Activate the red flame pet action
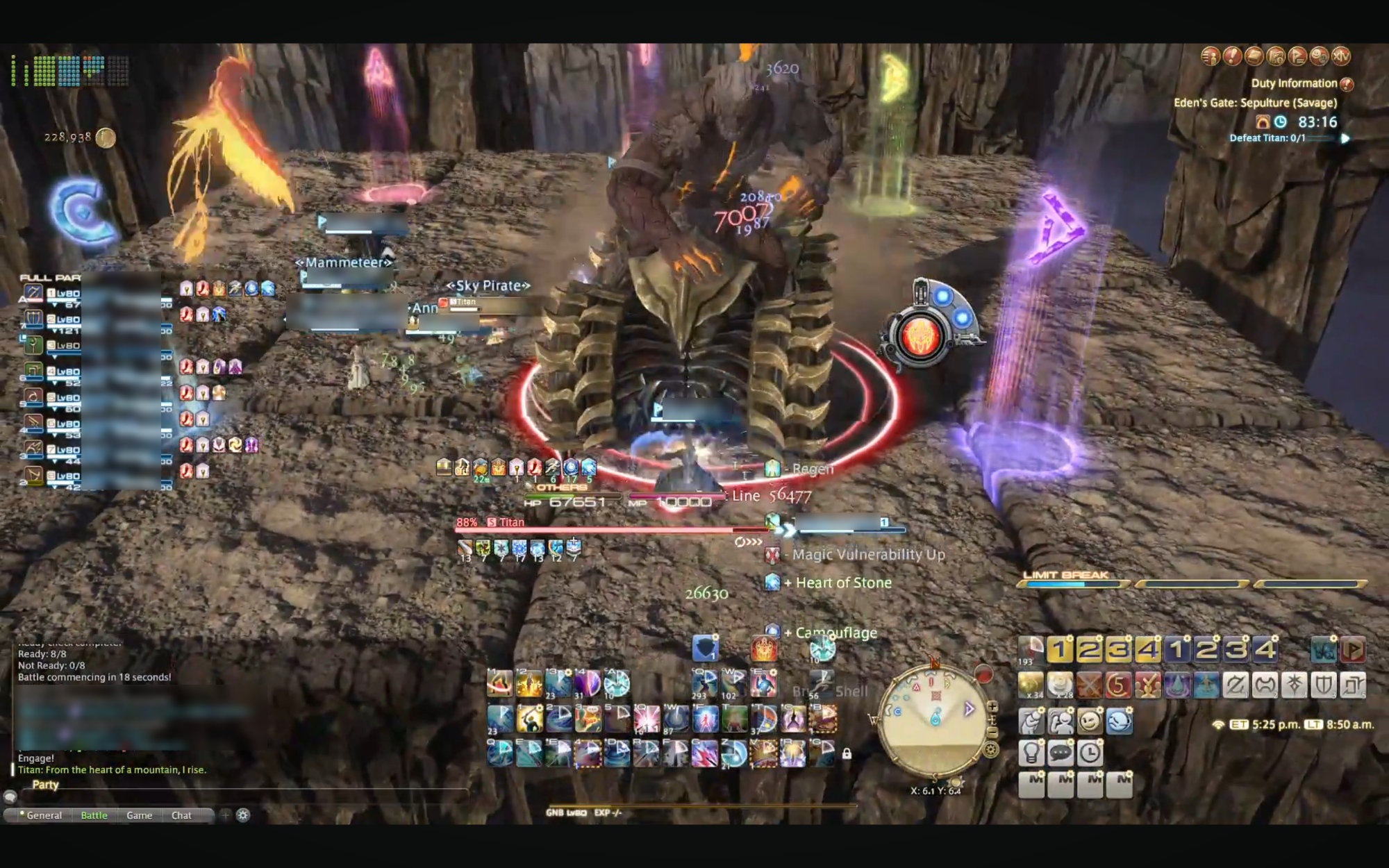The height and width of the screenshot is (868, 1389). pyautogui.click(x=764, y=649)
